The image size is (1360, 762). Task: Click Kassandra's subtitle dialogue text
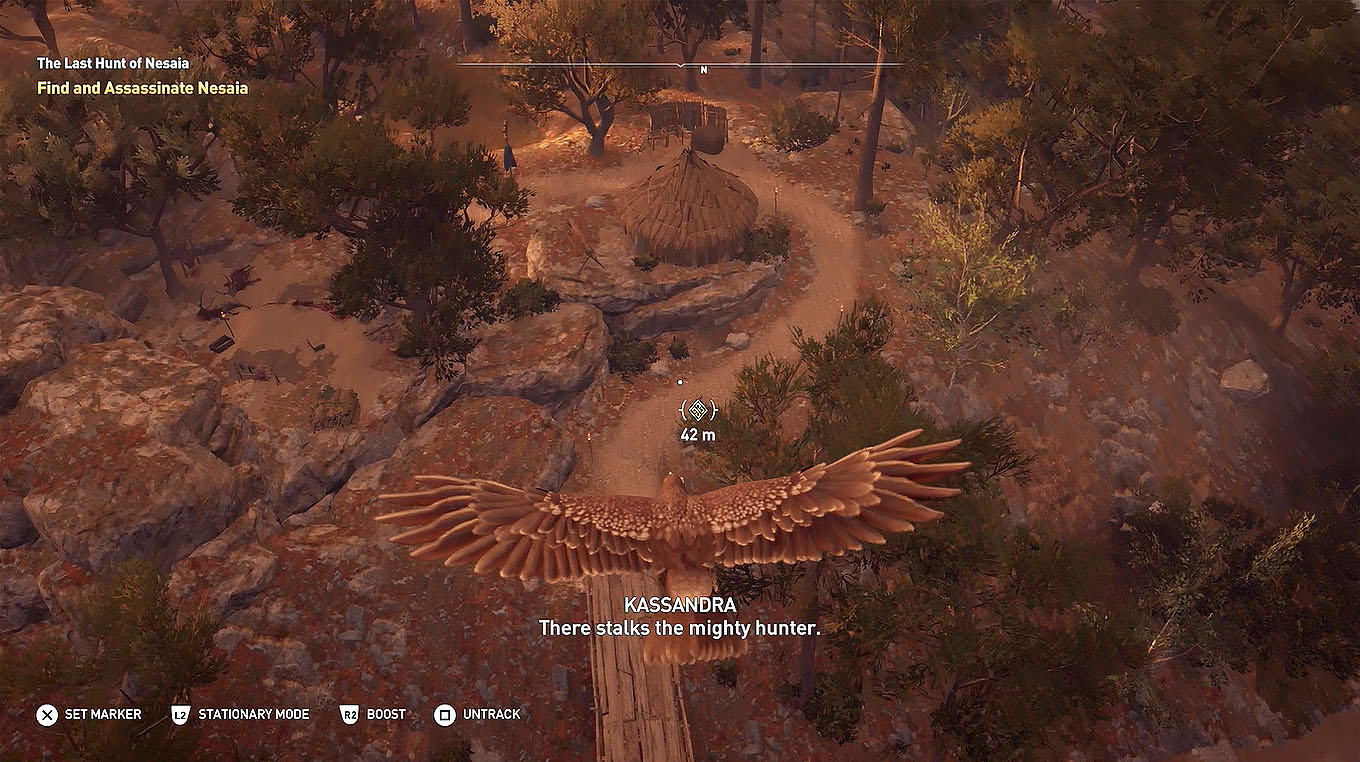(x=680, y=627)
